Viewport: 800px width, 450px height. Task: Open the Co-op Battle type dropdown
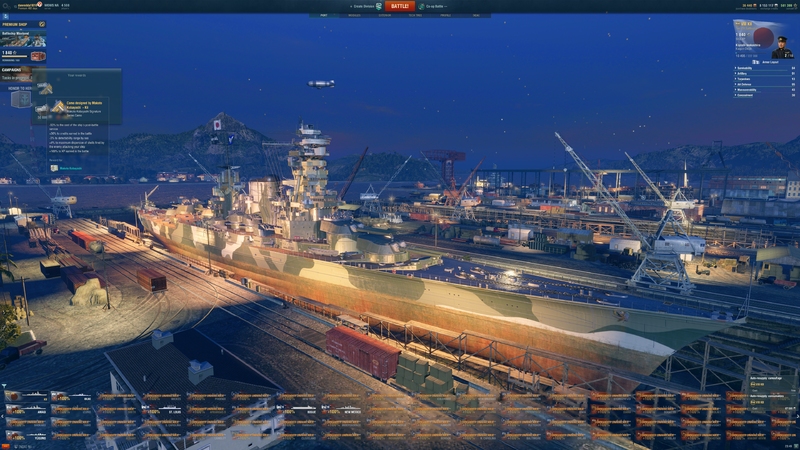coord(437,6)
